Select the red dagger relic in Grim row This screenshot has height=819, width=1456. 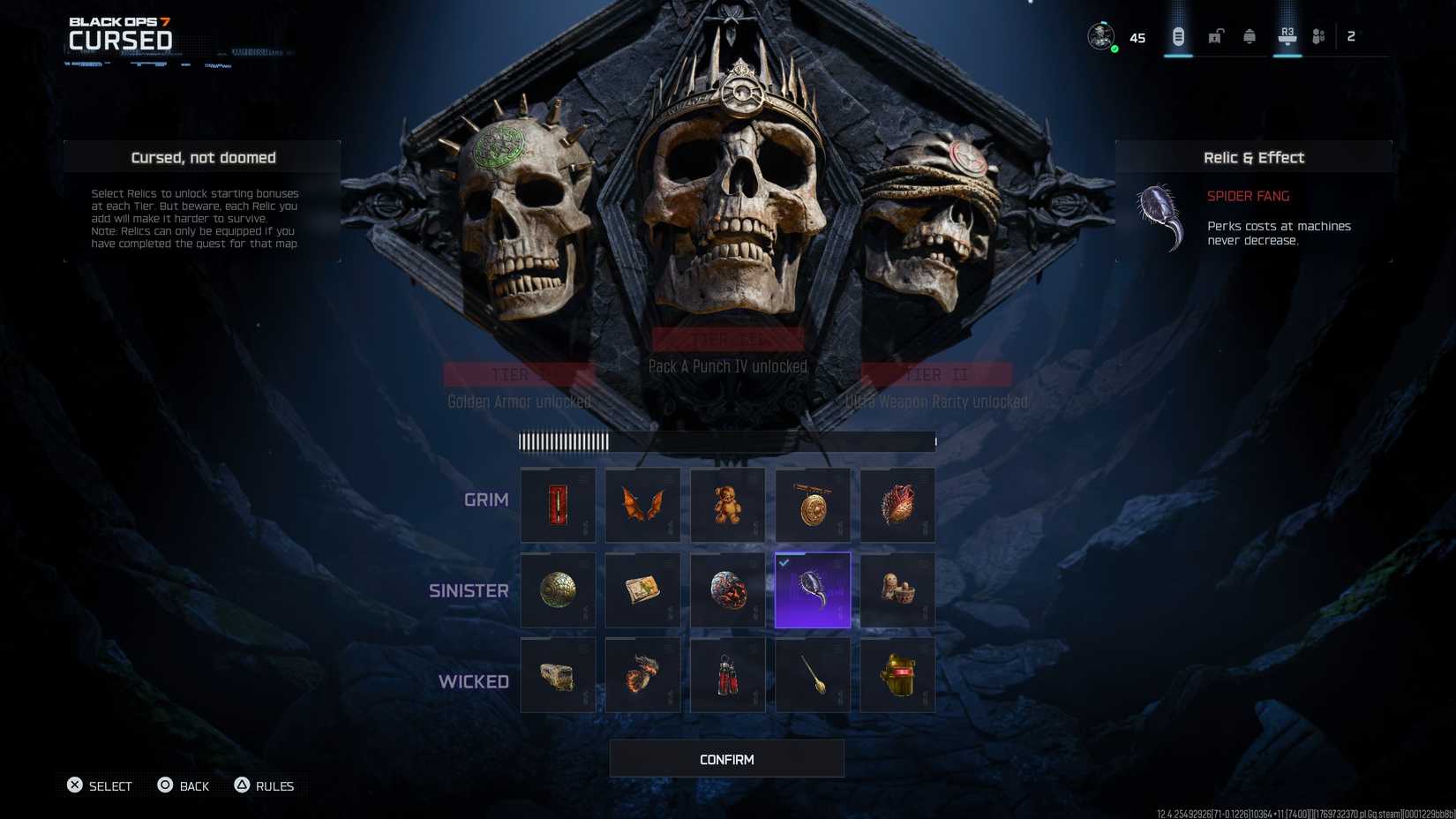[557, 504]
